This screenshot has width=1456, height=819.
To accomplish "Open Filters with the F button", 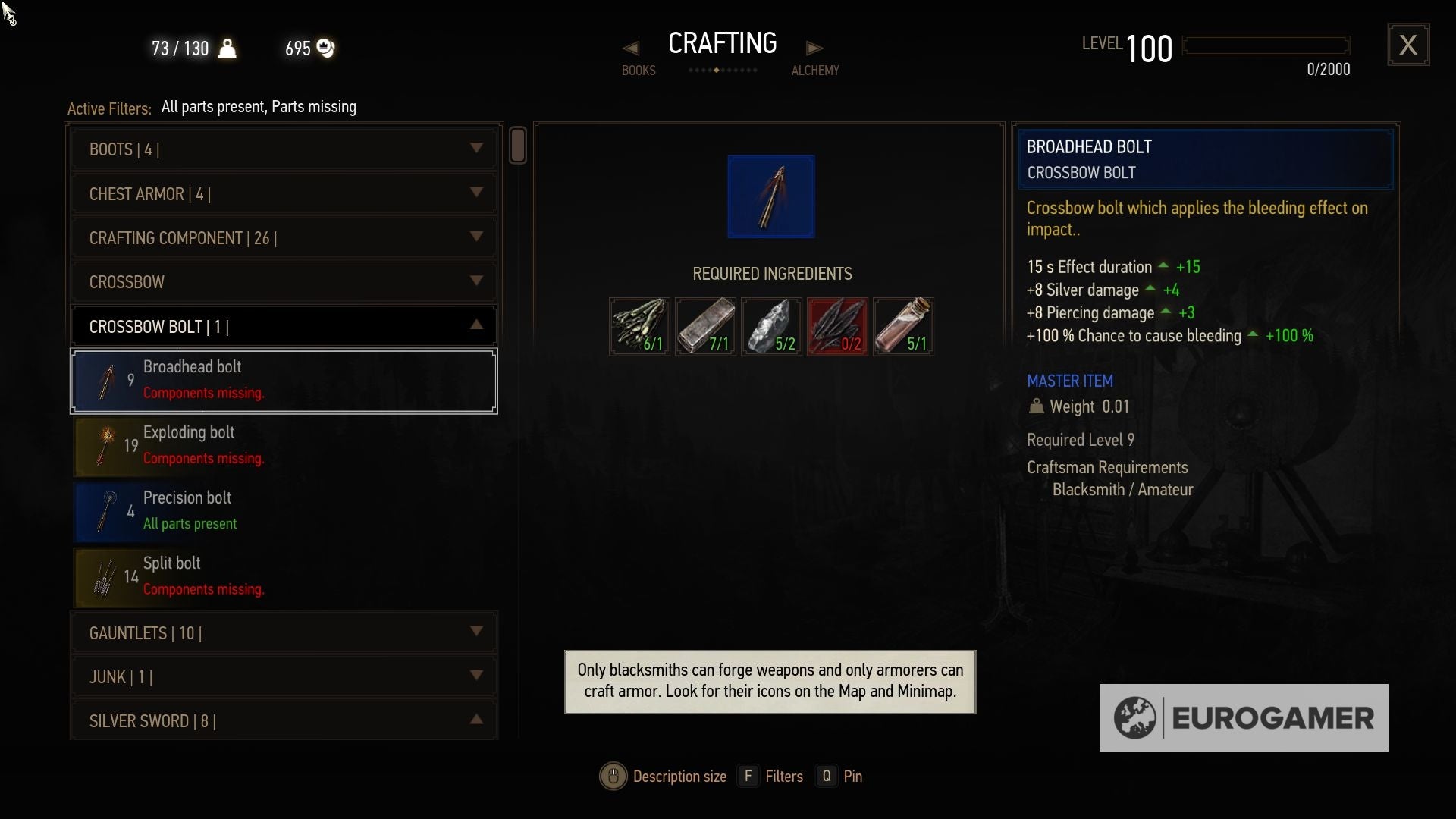I will point(749,776).
